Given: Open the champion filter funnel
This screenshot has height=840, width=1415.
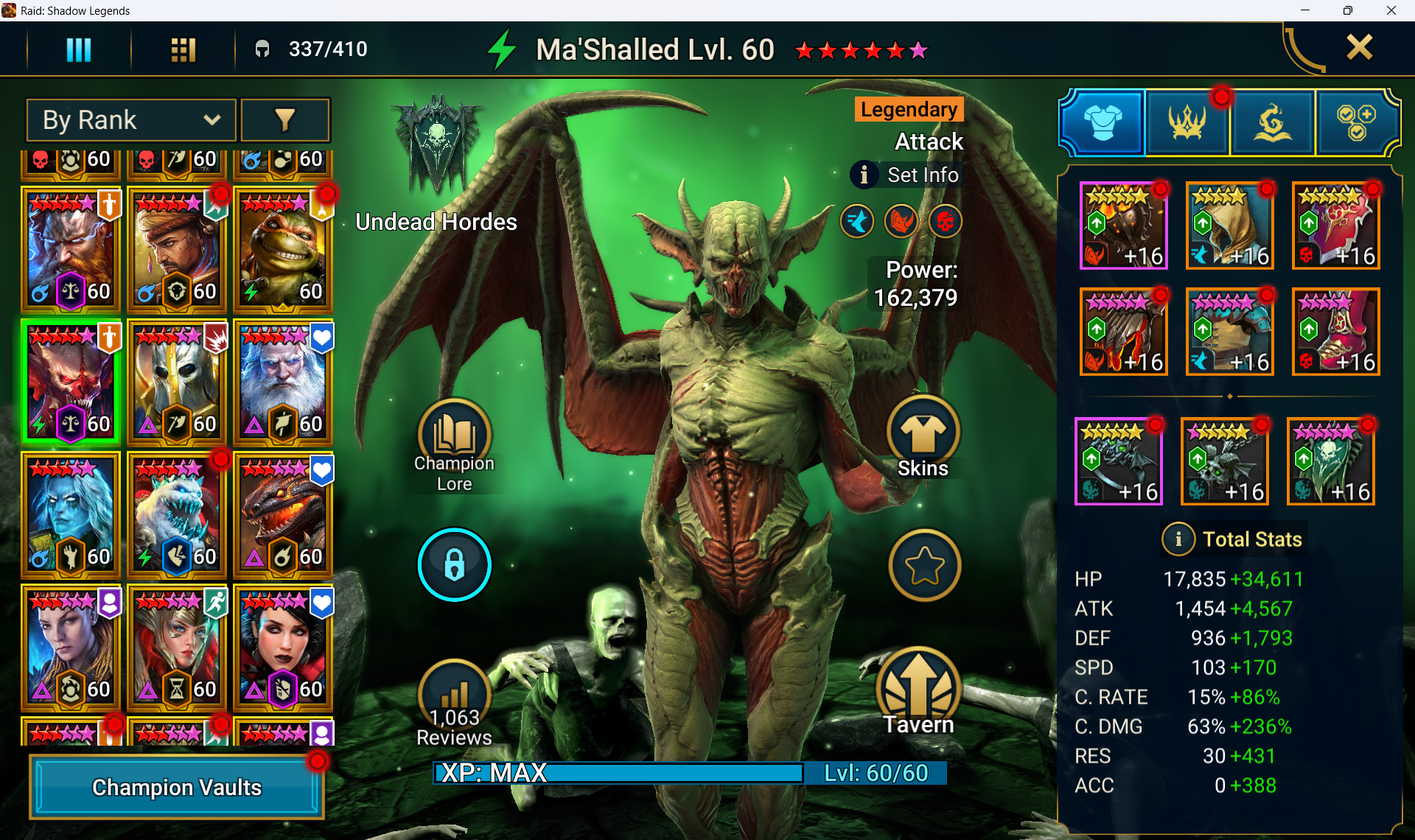Looking at the screenshot, I should pos(285,120).
